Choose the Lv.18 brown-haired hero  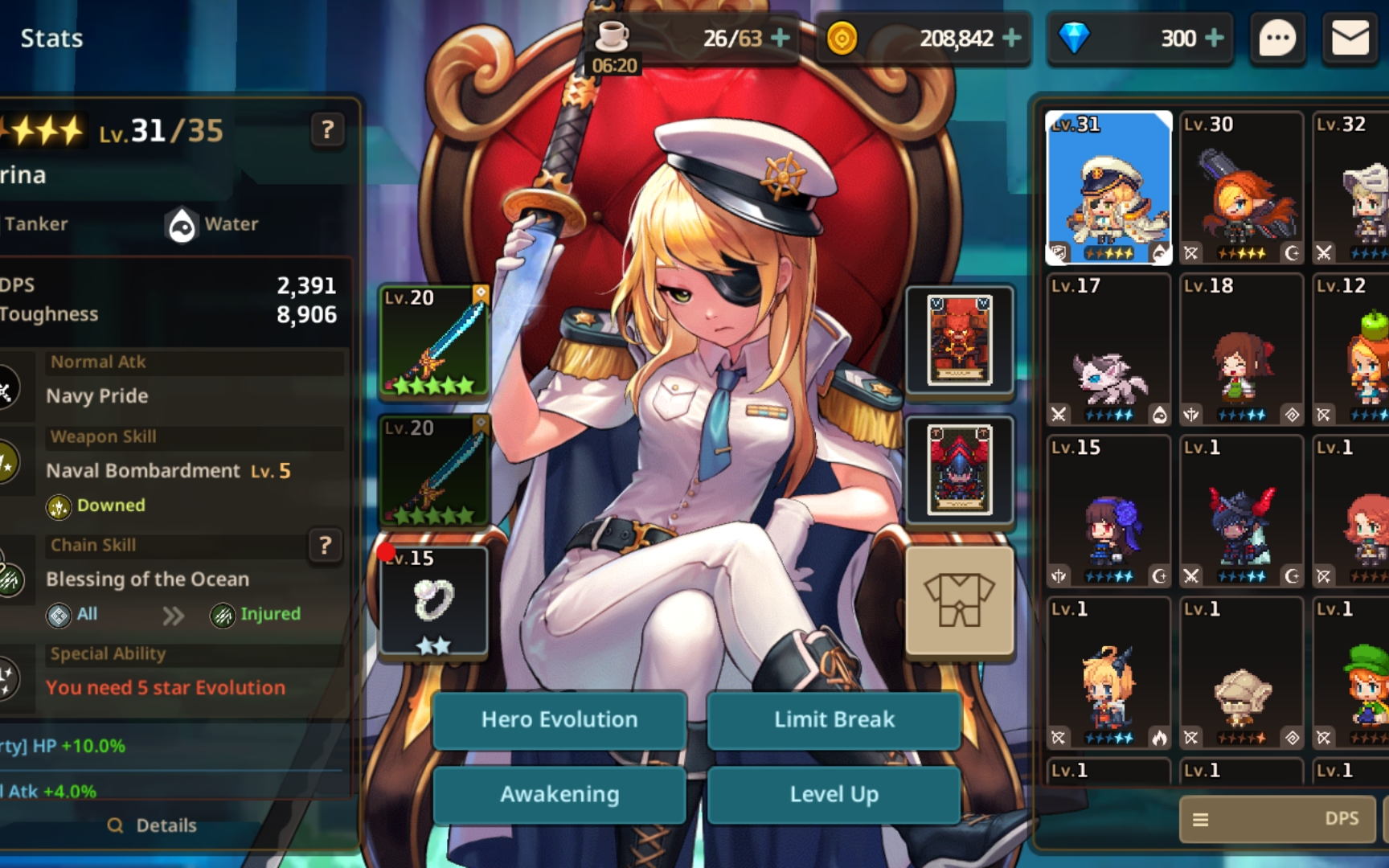pos(1241,350)
